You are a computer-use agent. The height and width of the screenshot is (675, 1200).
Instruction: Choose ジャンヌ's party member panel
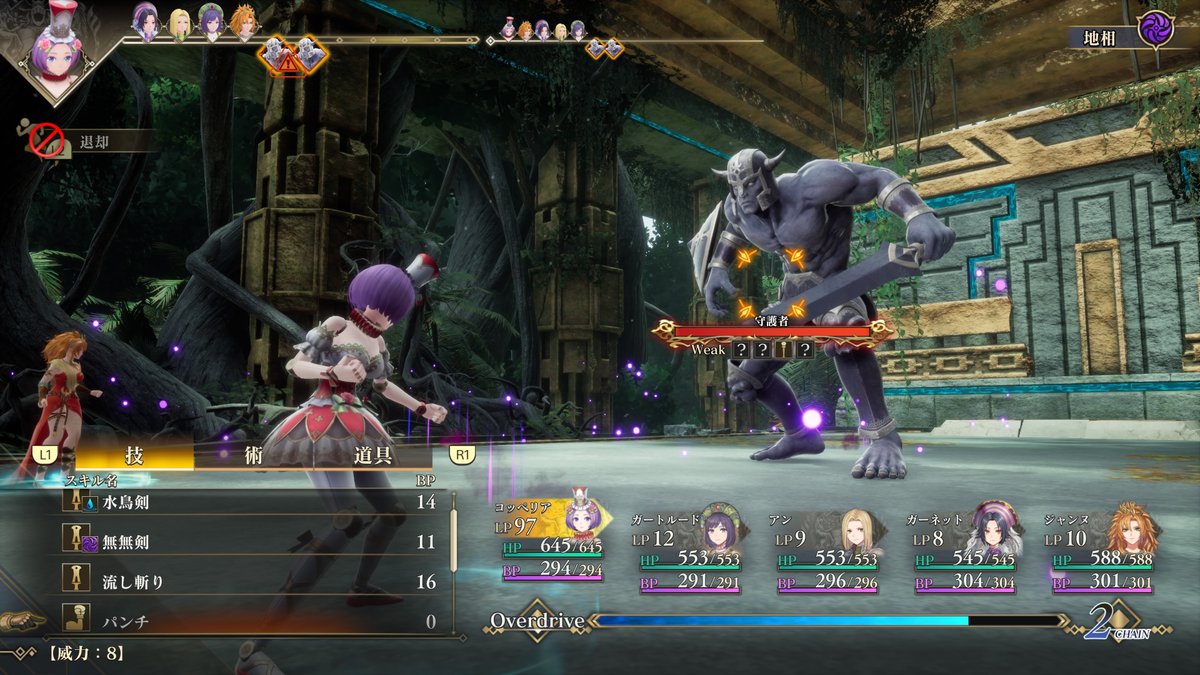coord(1100,548)
